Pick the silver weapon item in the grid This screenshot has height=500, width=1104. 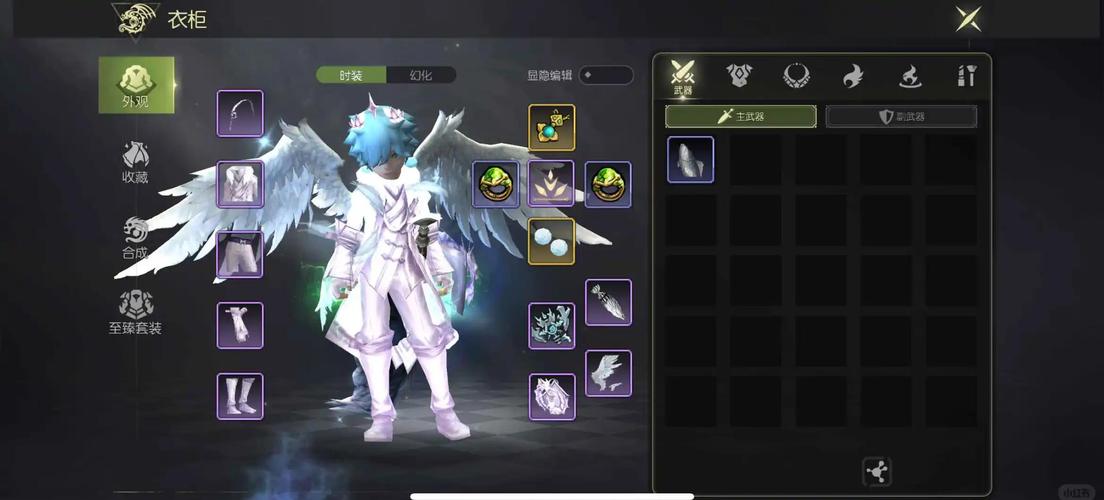691,160
